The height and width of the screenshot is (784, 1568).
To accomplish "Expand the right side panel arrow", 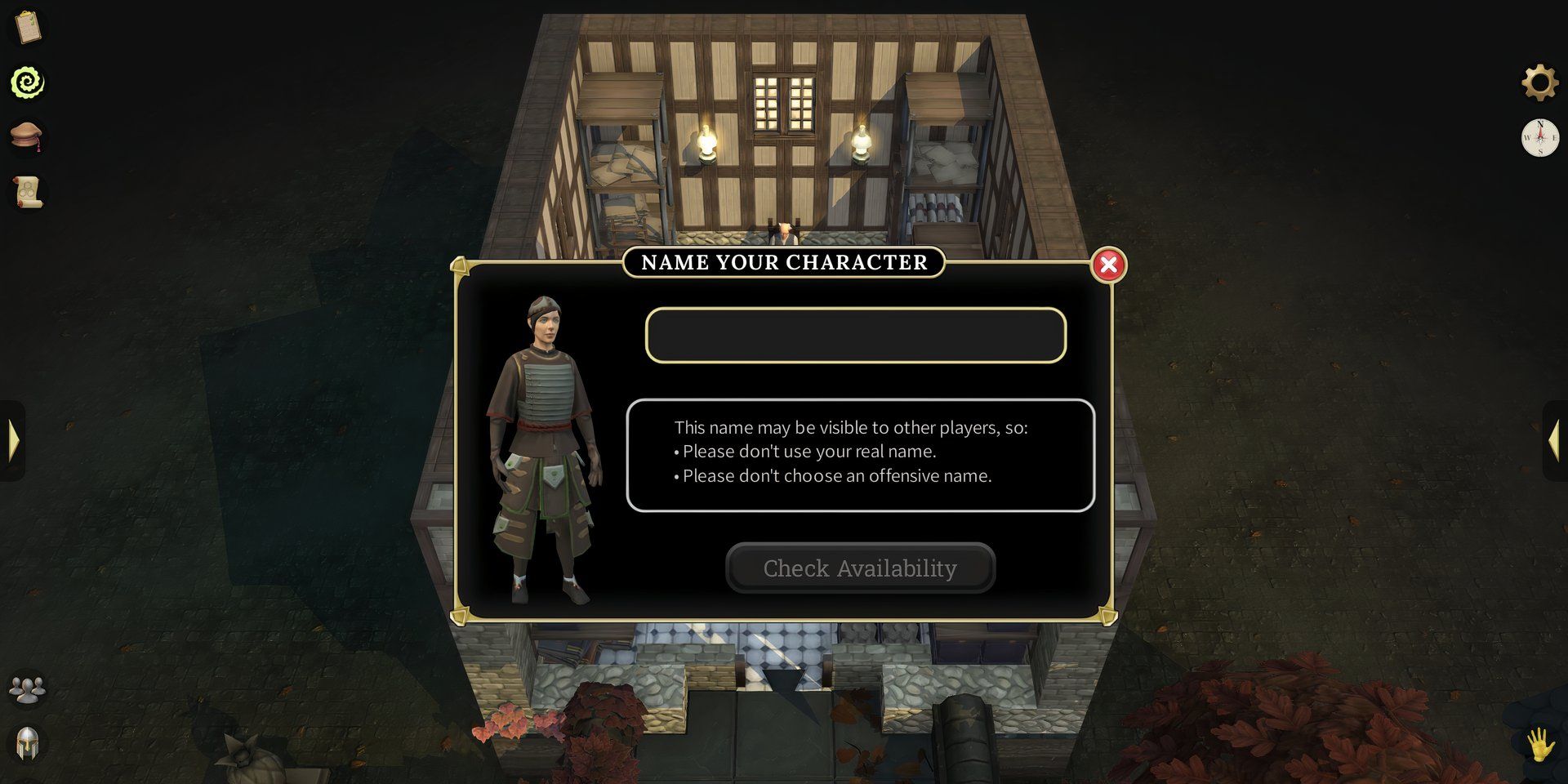I will coord(1553,440).
